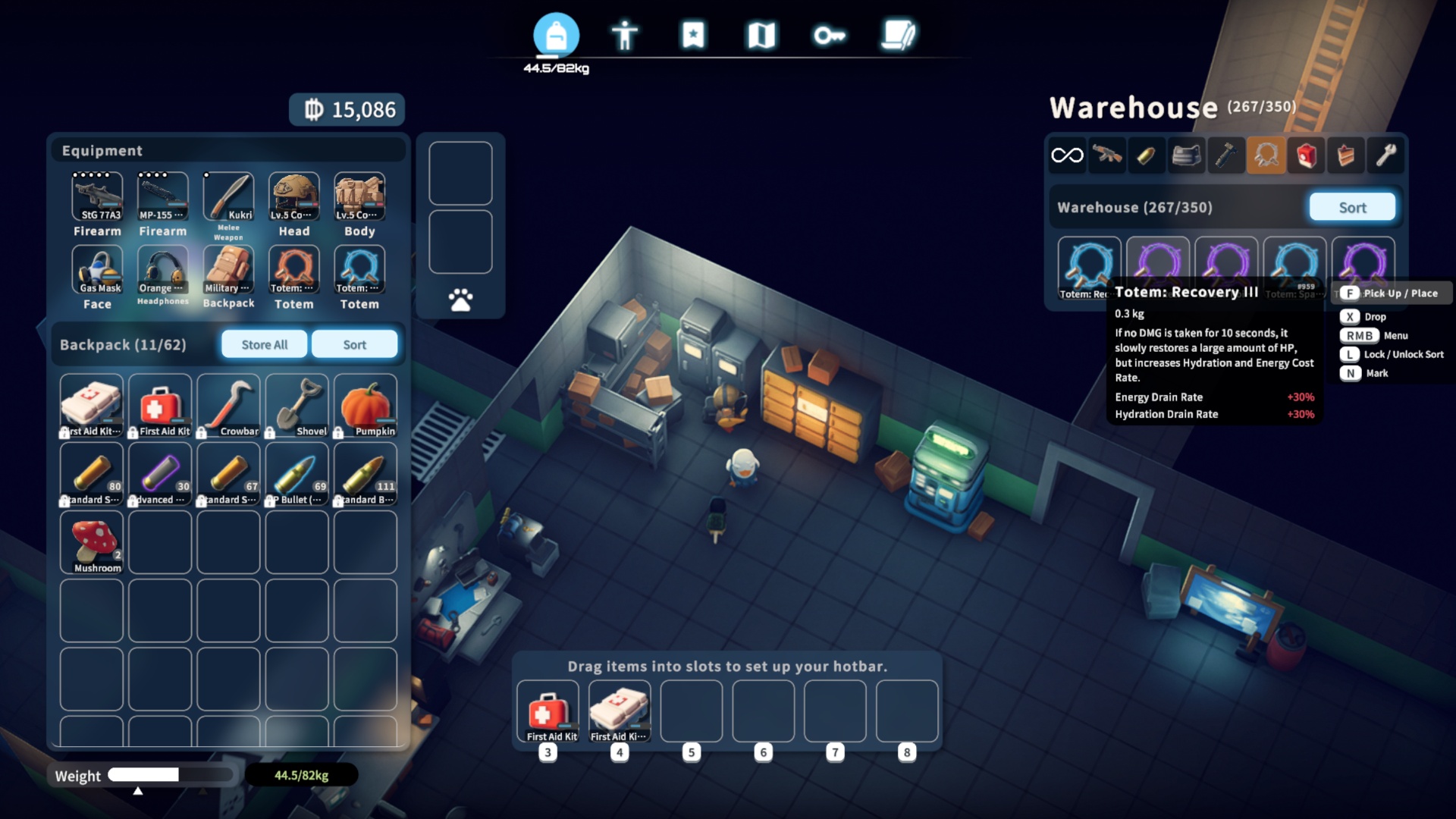Sort the backpack inventory
Viewport: 1456px width, 819px height.
354,344
